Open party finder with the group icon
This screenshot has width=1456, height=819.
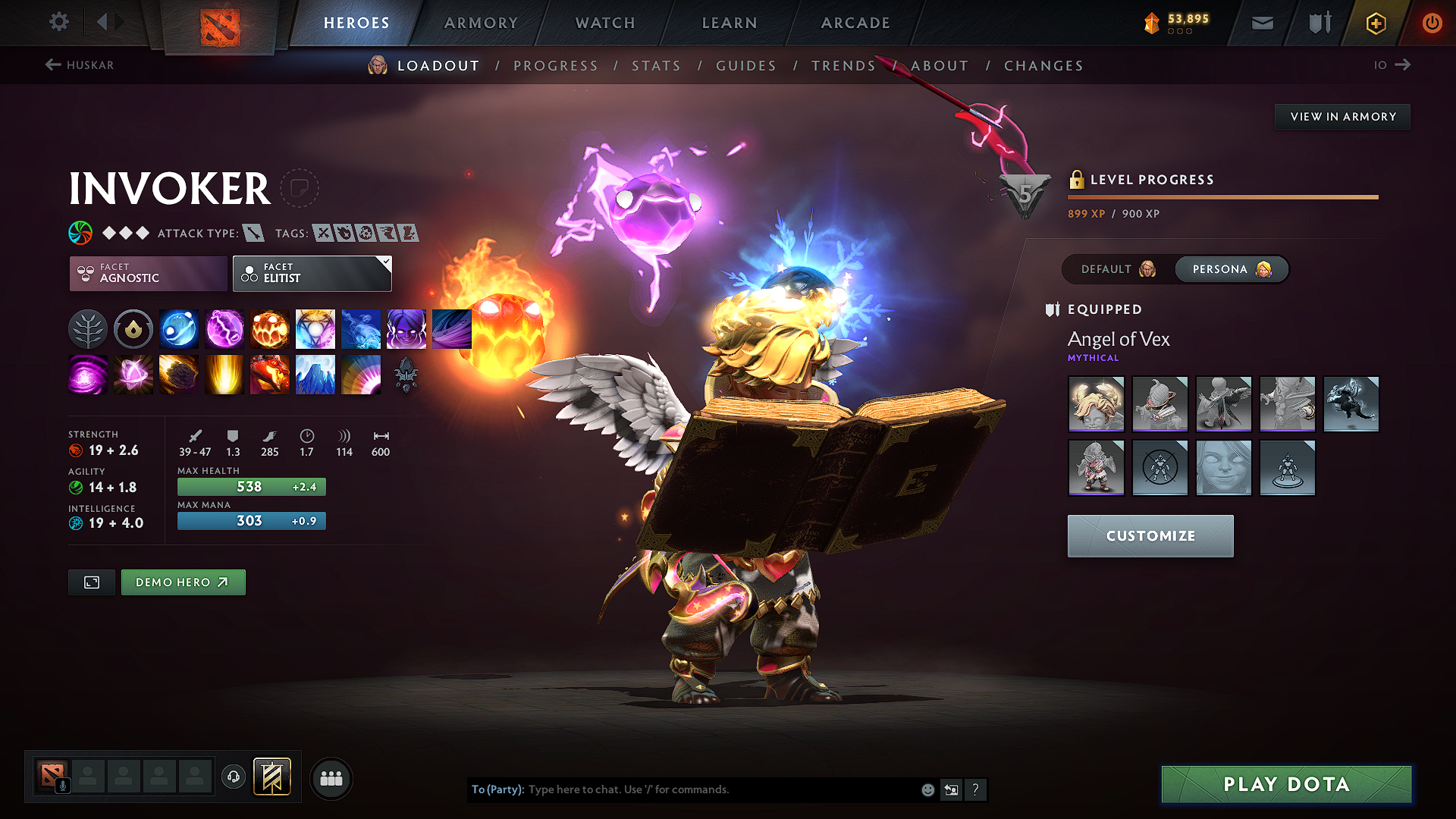(331, 778)
